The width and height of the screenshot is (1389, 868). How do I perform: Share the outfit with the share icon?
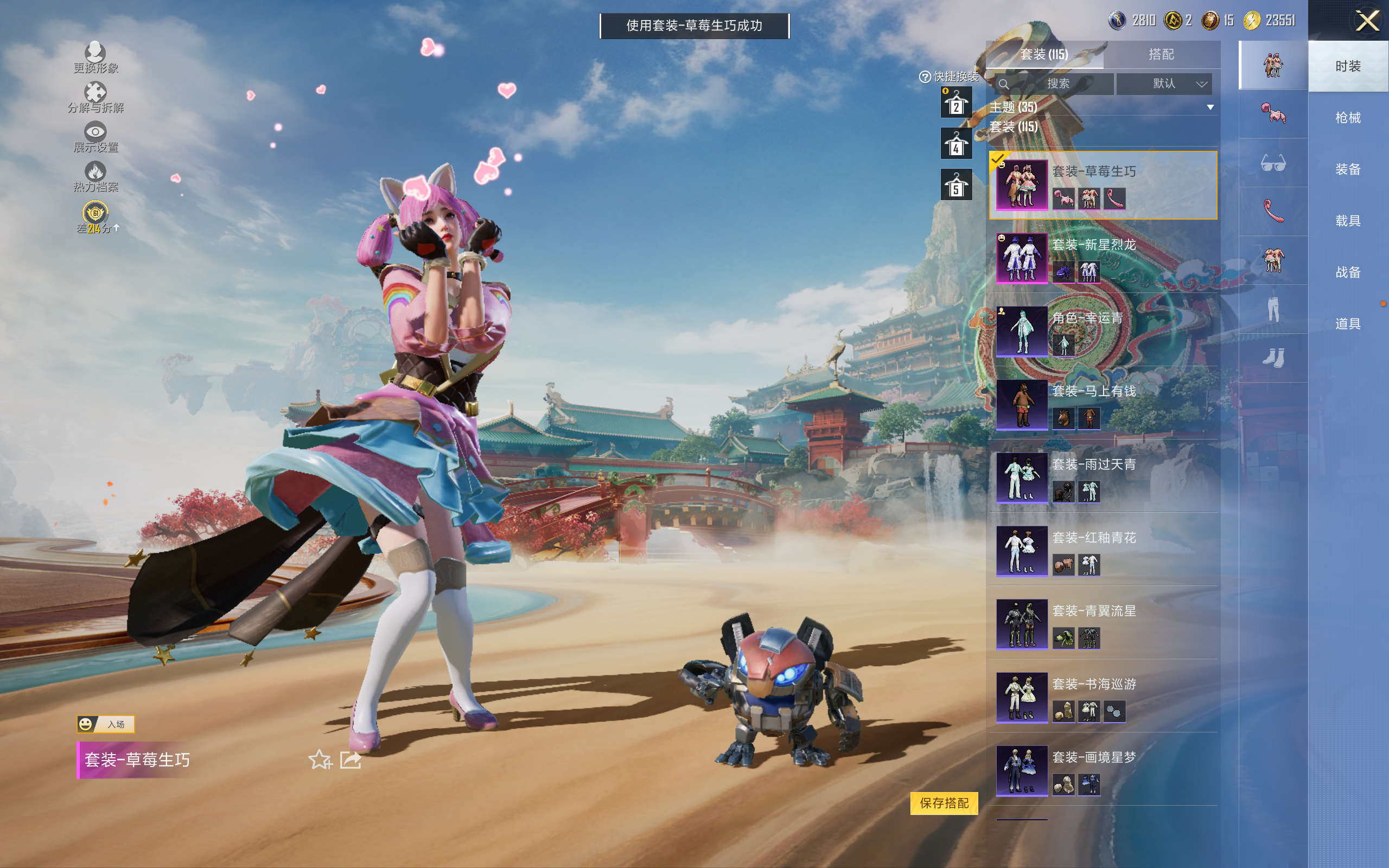pyautogui.click(x=350, y=760)
